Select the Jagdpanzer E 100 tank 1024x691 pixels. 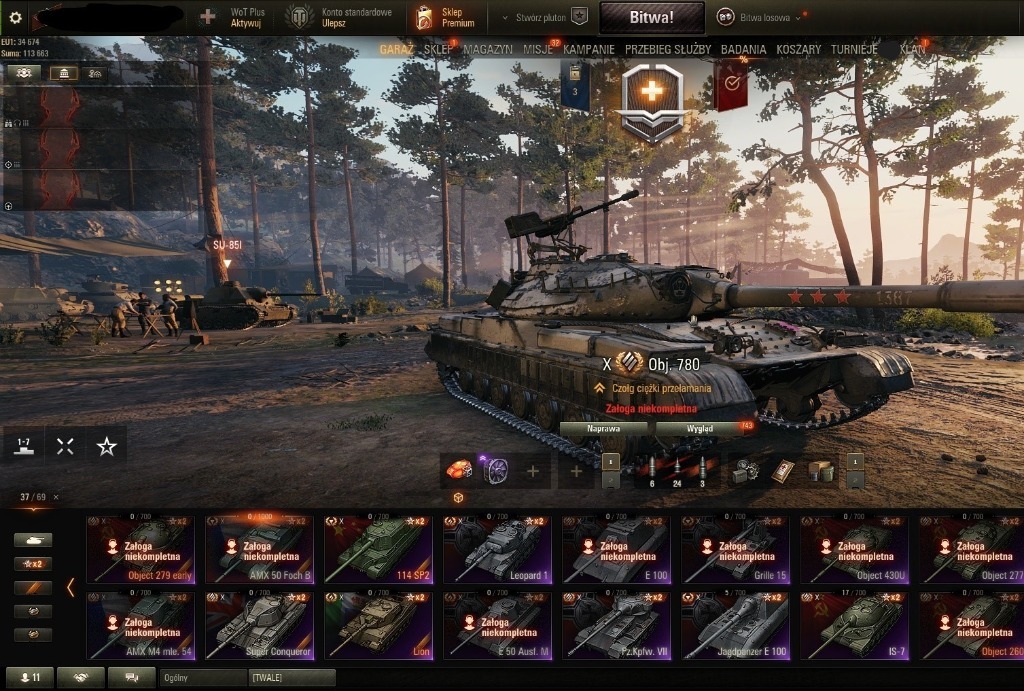click(735, 625)
